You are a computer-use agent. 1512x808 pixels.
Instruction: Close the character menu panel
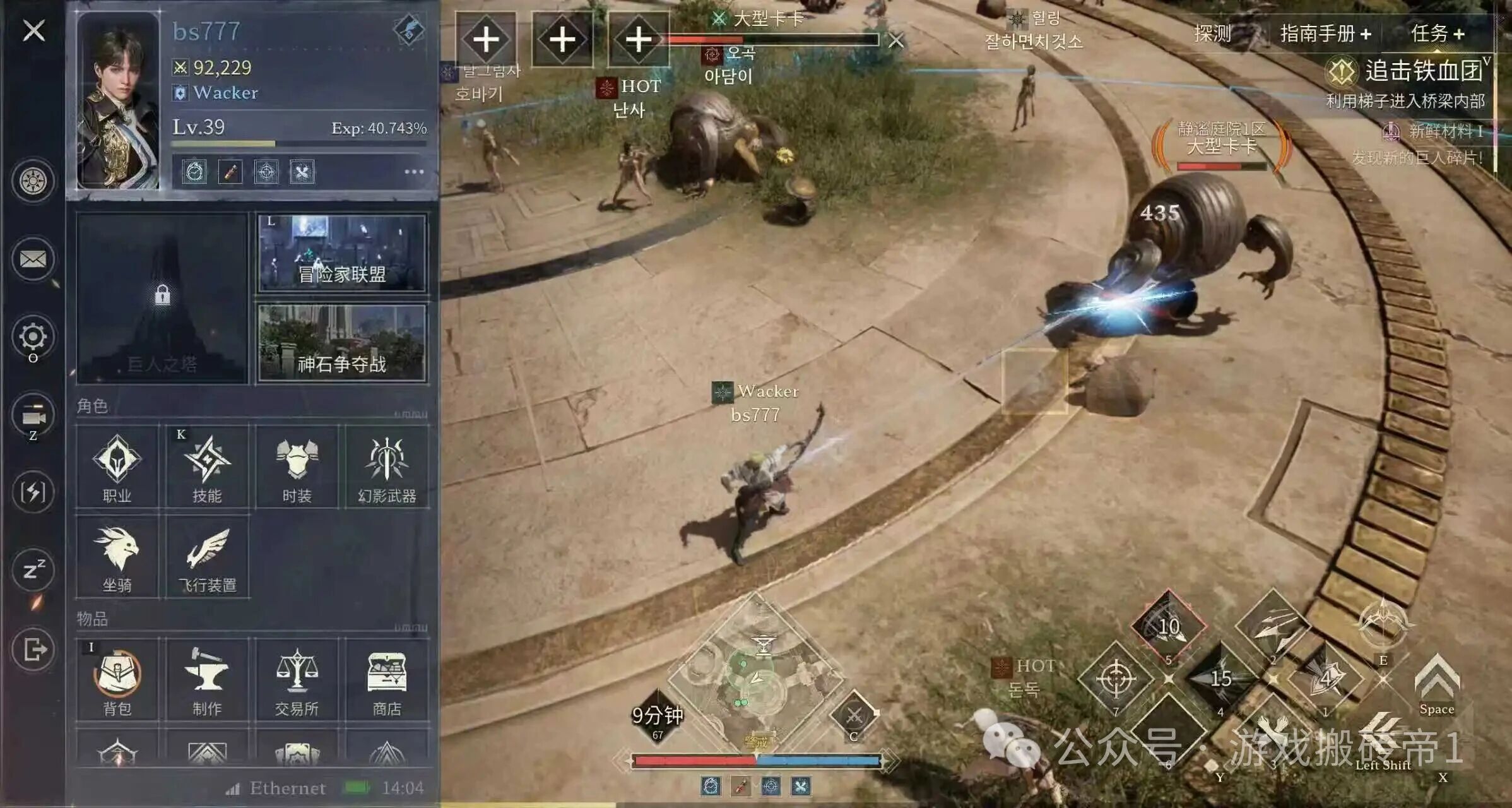(34, 30)
